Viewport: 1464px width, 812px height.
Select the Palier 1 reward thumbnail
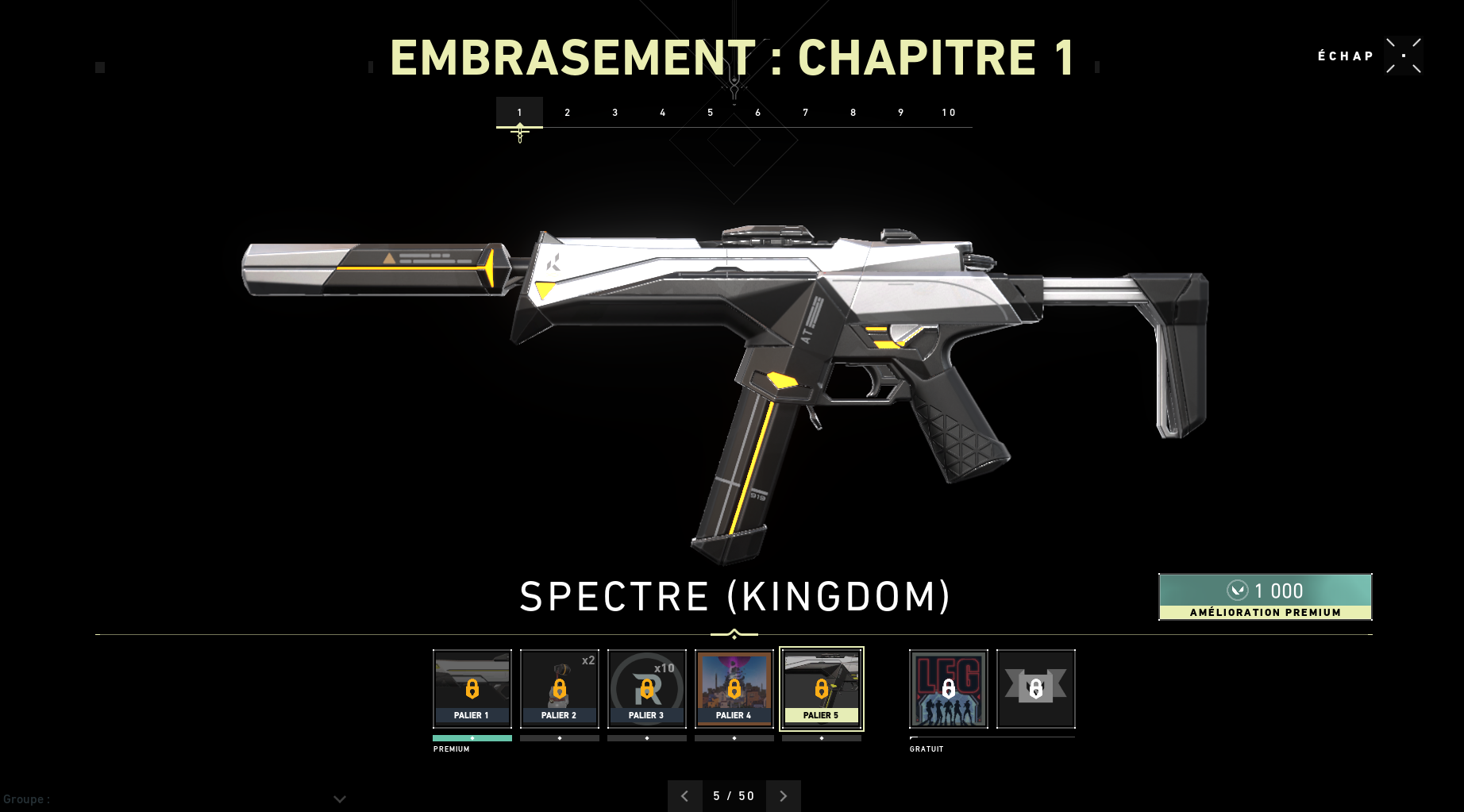[472, 688]
